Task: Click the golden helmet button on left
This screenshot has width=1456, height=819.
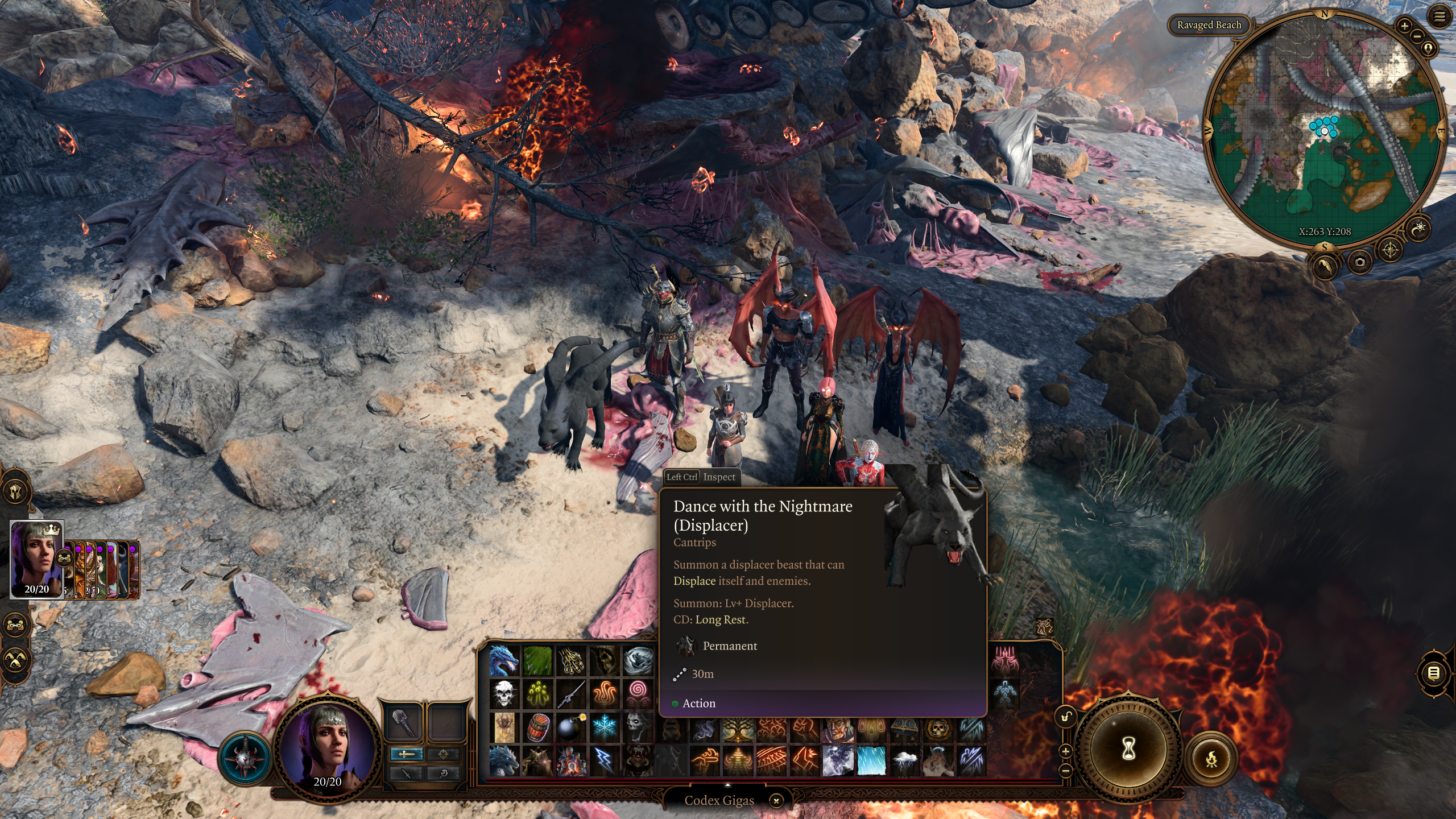Action: pyautogui.click(x=15, y=491)
